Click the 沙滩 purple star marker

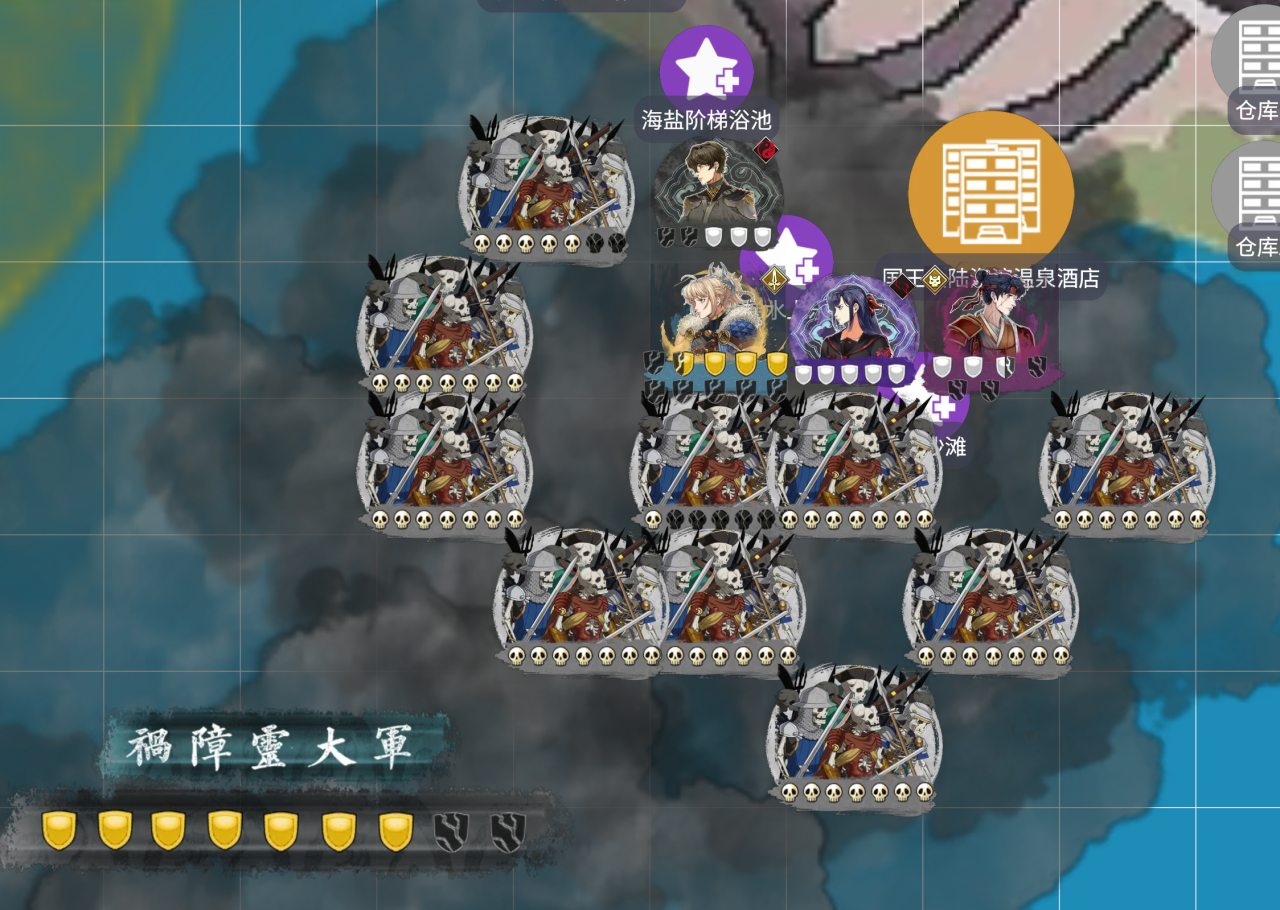[x=944, y=410]
